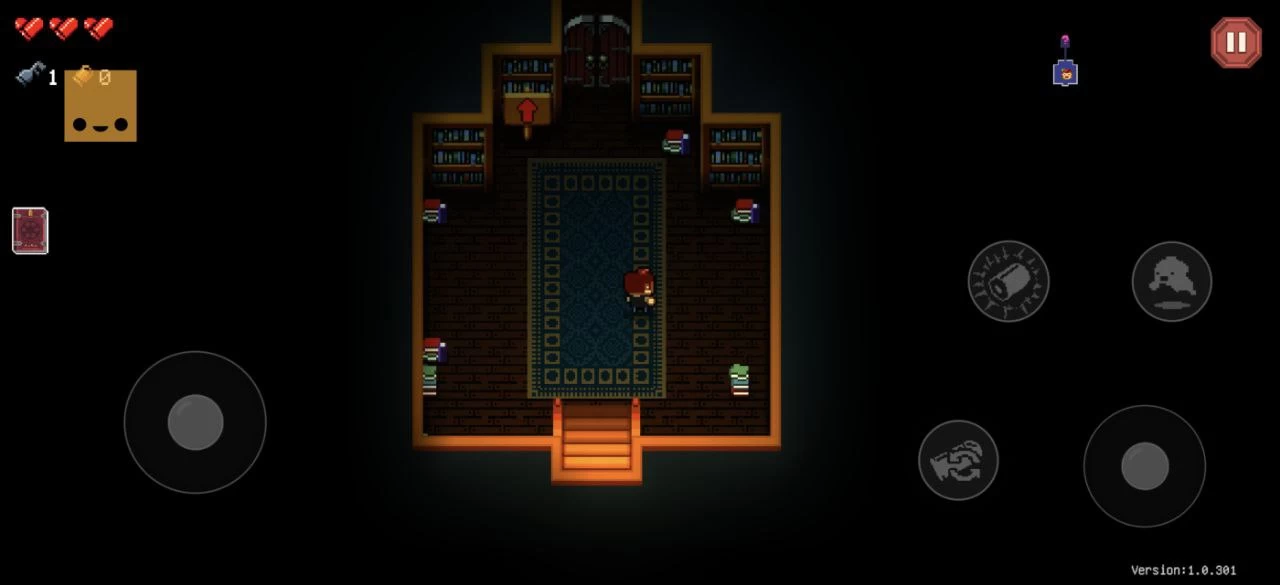The width and height of the screenshot is (1280, 585).
Task: Tap the aim and fire joystick knob
Action: (x=1144, y=466)
